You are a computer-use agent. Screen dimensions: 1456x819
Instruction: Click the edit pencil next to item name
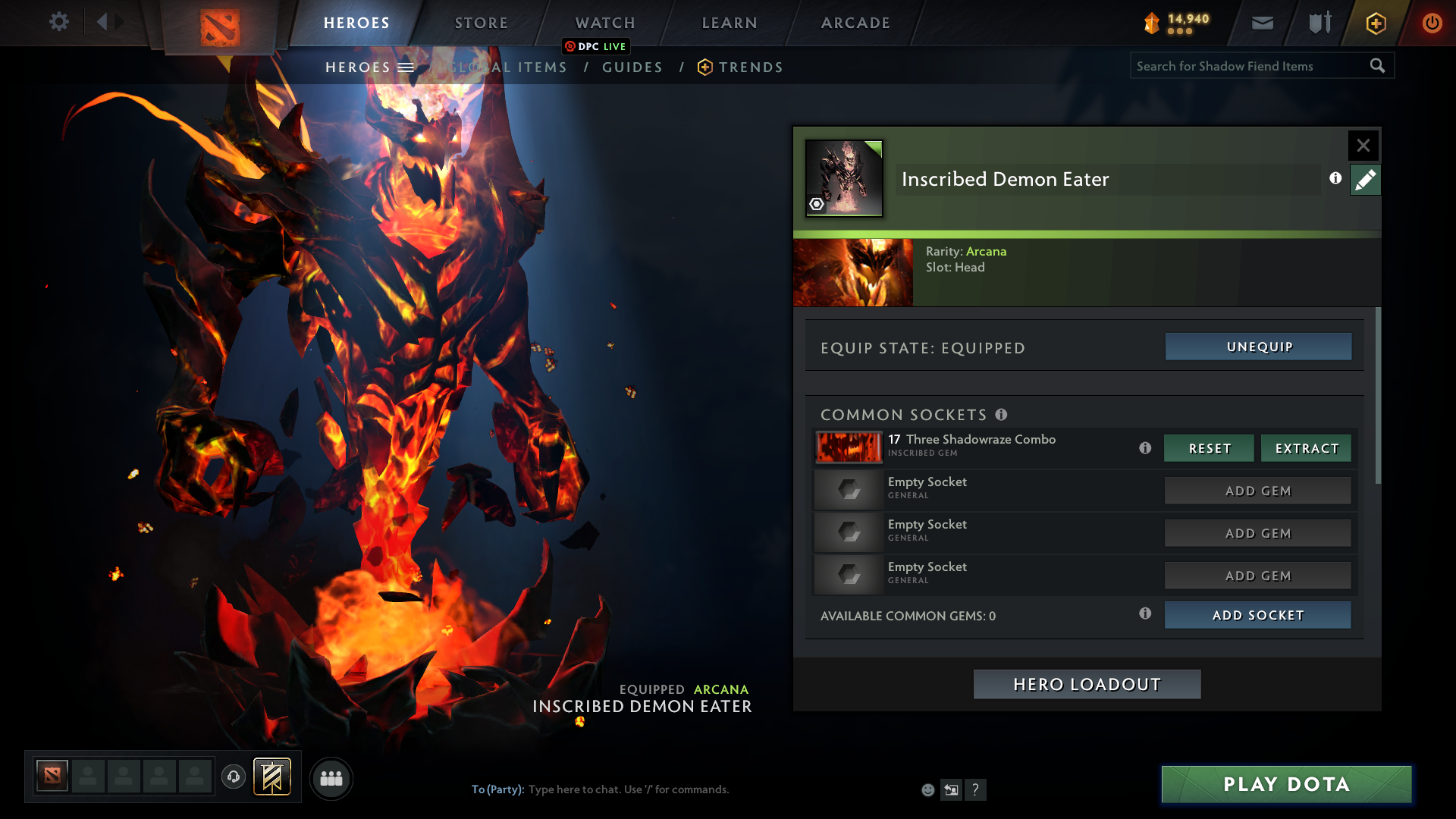coord(1365,180)
